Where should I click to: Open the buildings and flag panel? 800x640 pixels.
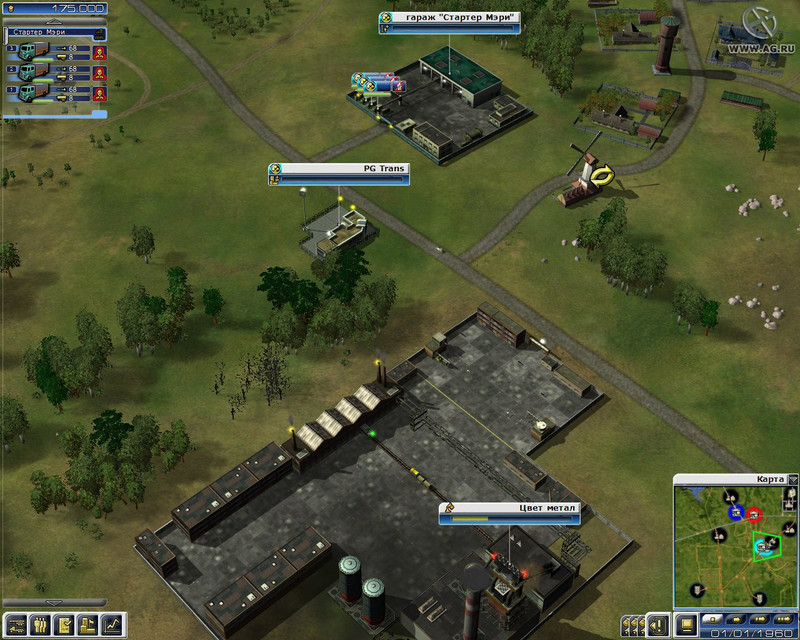click(89, 625)
